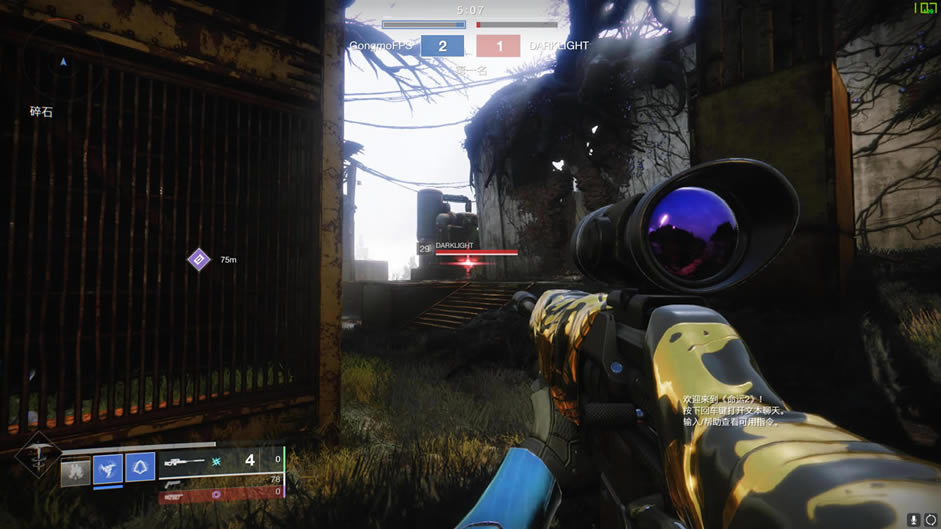Image resolution: width=941 pixels, height=529 pixels.
Task: Toggle the microphone voice chat icon
Action: tap(914, 519)
